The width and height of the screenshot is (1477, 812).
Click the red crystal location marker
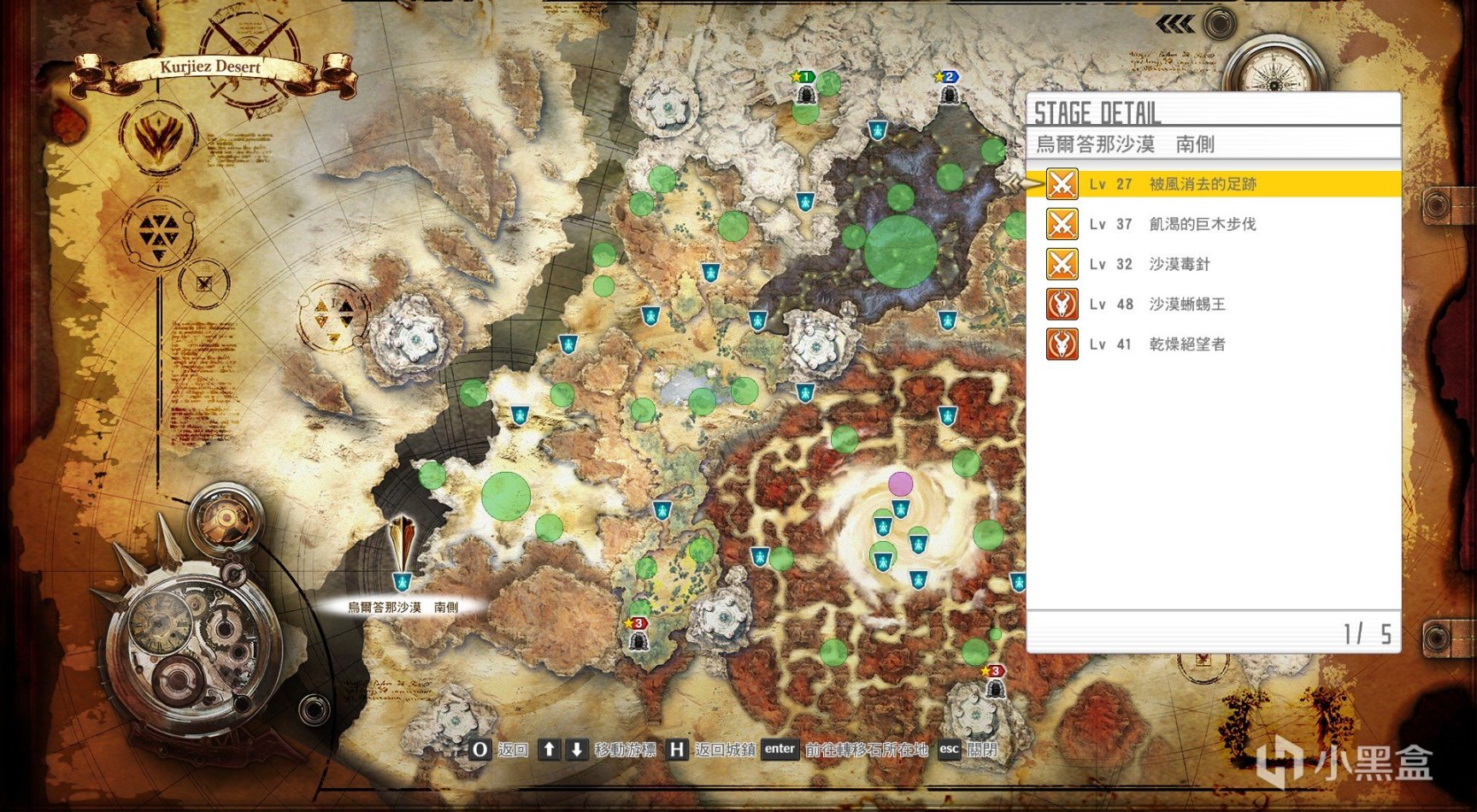tap(402, 544)
